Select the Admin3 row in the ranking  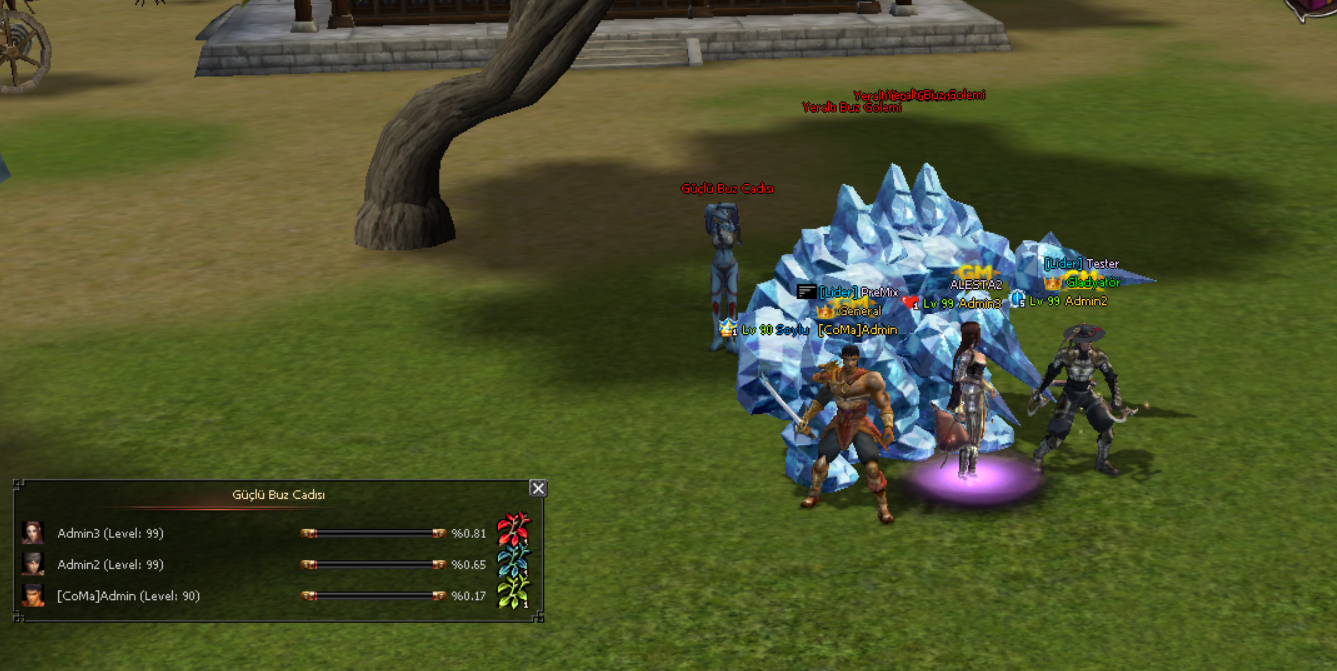(107, 534)
